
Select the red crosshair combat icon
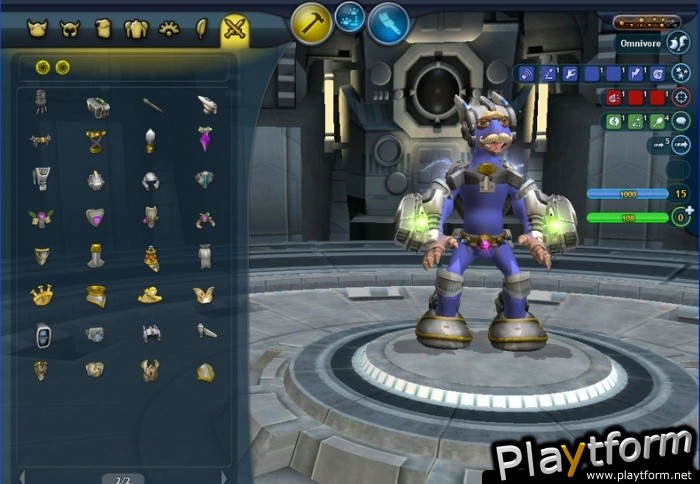click(x=681, y=97)
